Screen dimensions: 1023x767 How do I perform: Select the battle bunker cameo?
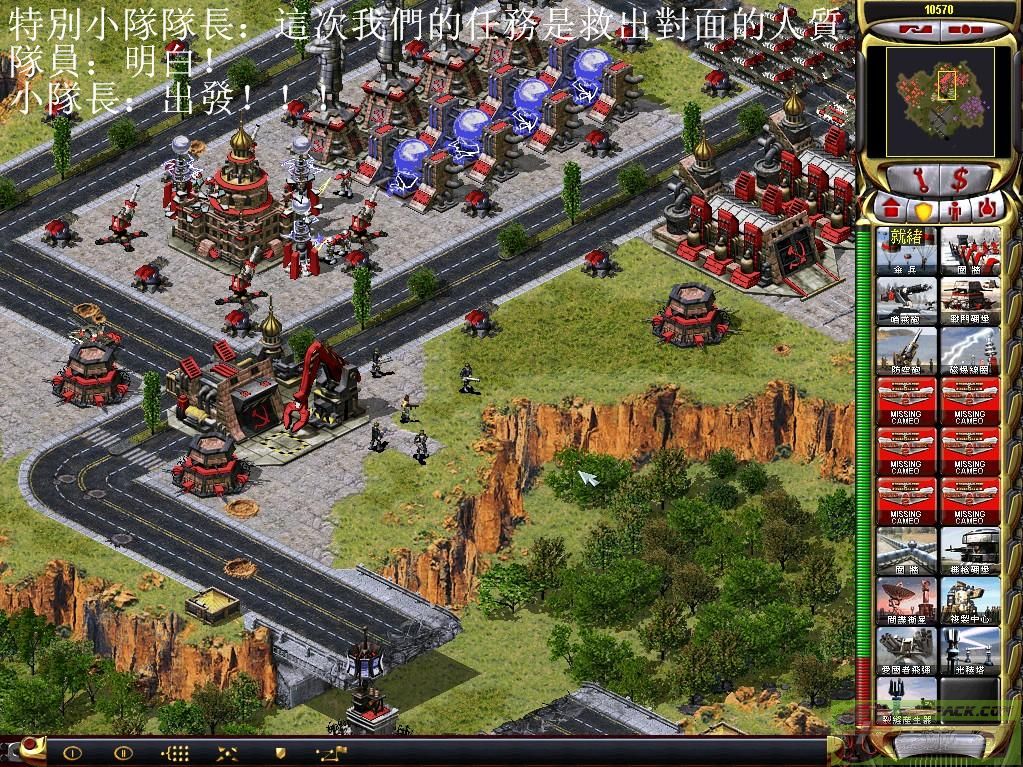point(970,300)
